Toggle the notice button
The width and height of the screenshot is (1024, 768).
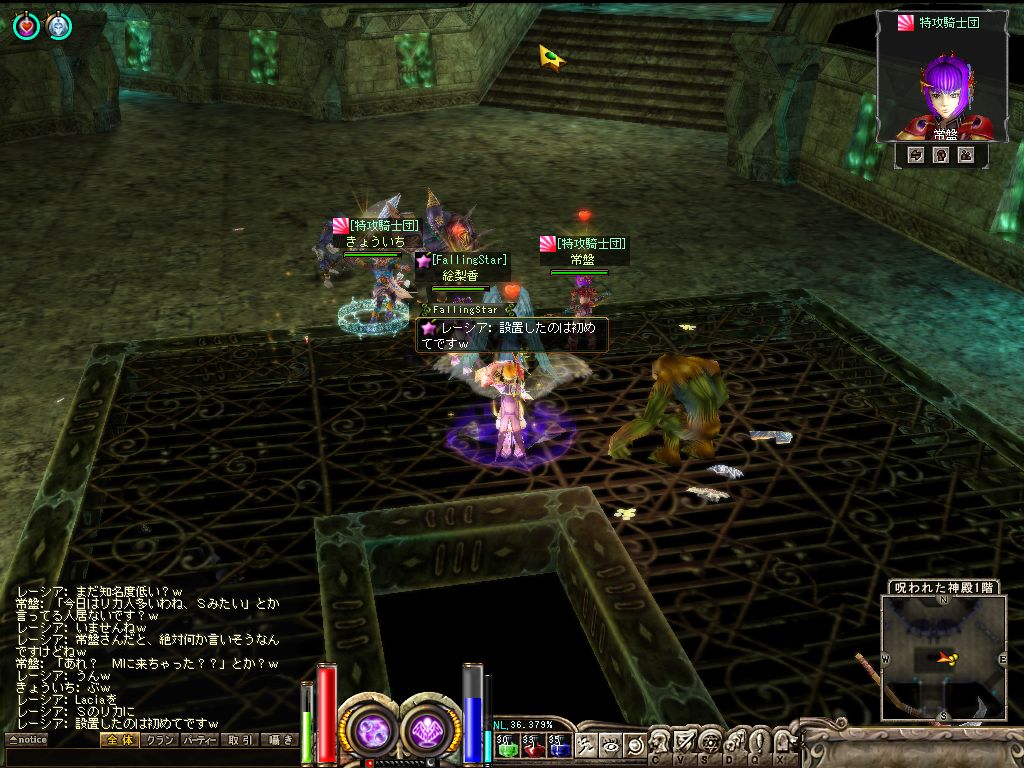pos(28,740)
